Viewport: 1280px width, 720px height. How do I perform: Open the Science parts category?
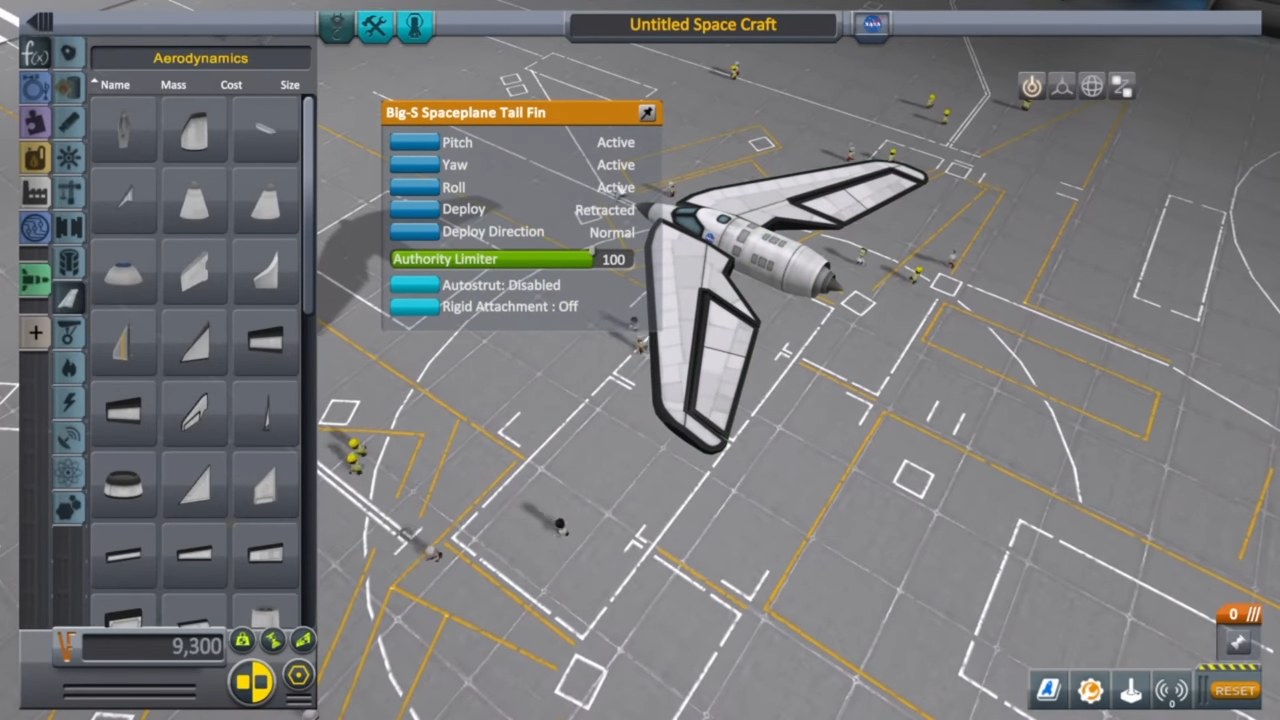(68, 470)
